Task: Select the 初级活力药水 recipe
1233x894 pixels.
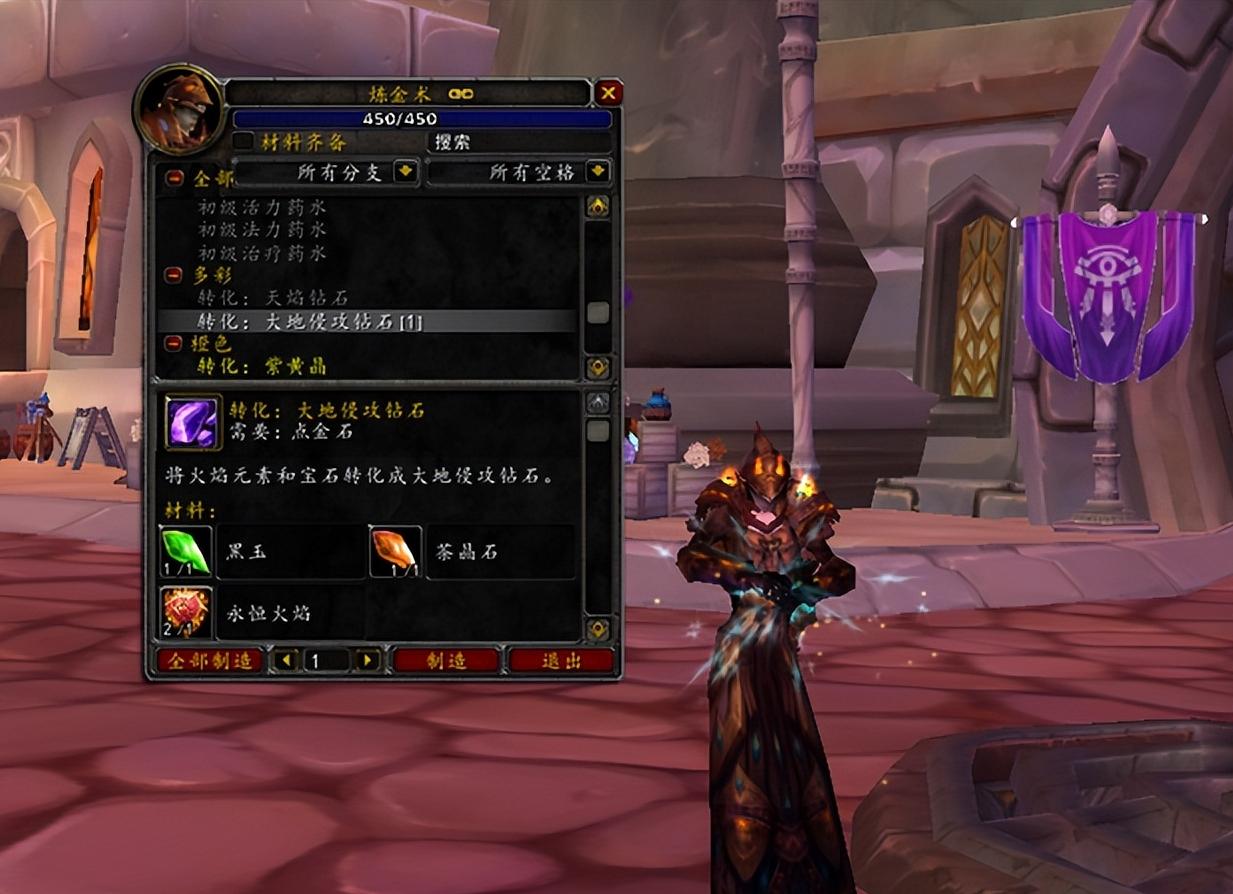Action: pos(262,208)
